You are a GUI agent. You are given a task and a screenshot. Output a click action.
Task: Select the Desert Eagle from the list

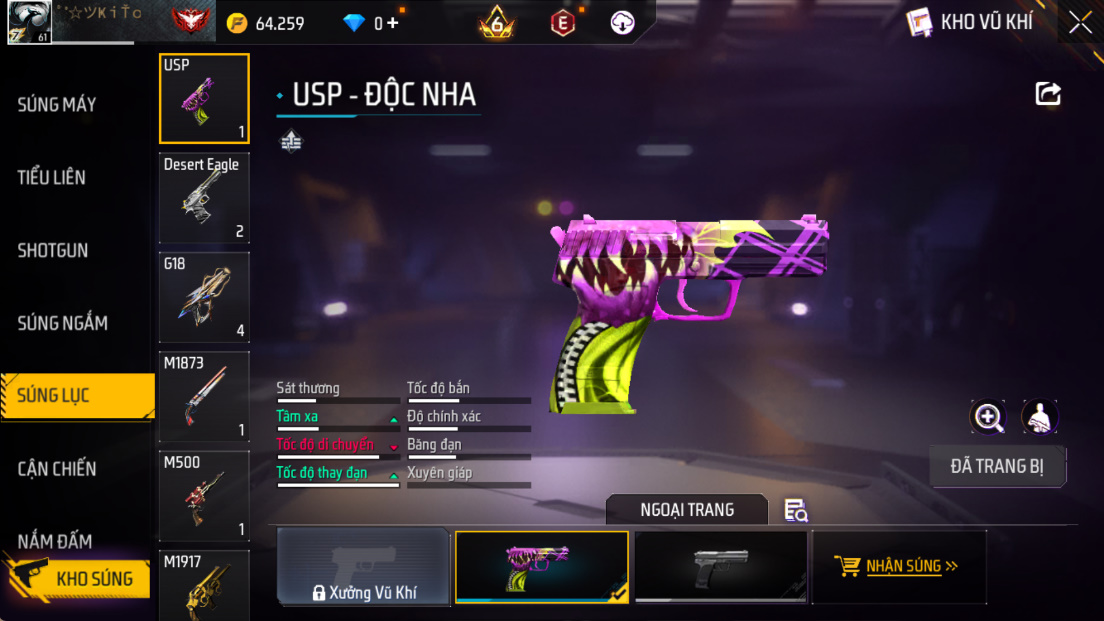click(204, 198)
